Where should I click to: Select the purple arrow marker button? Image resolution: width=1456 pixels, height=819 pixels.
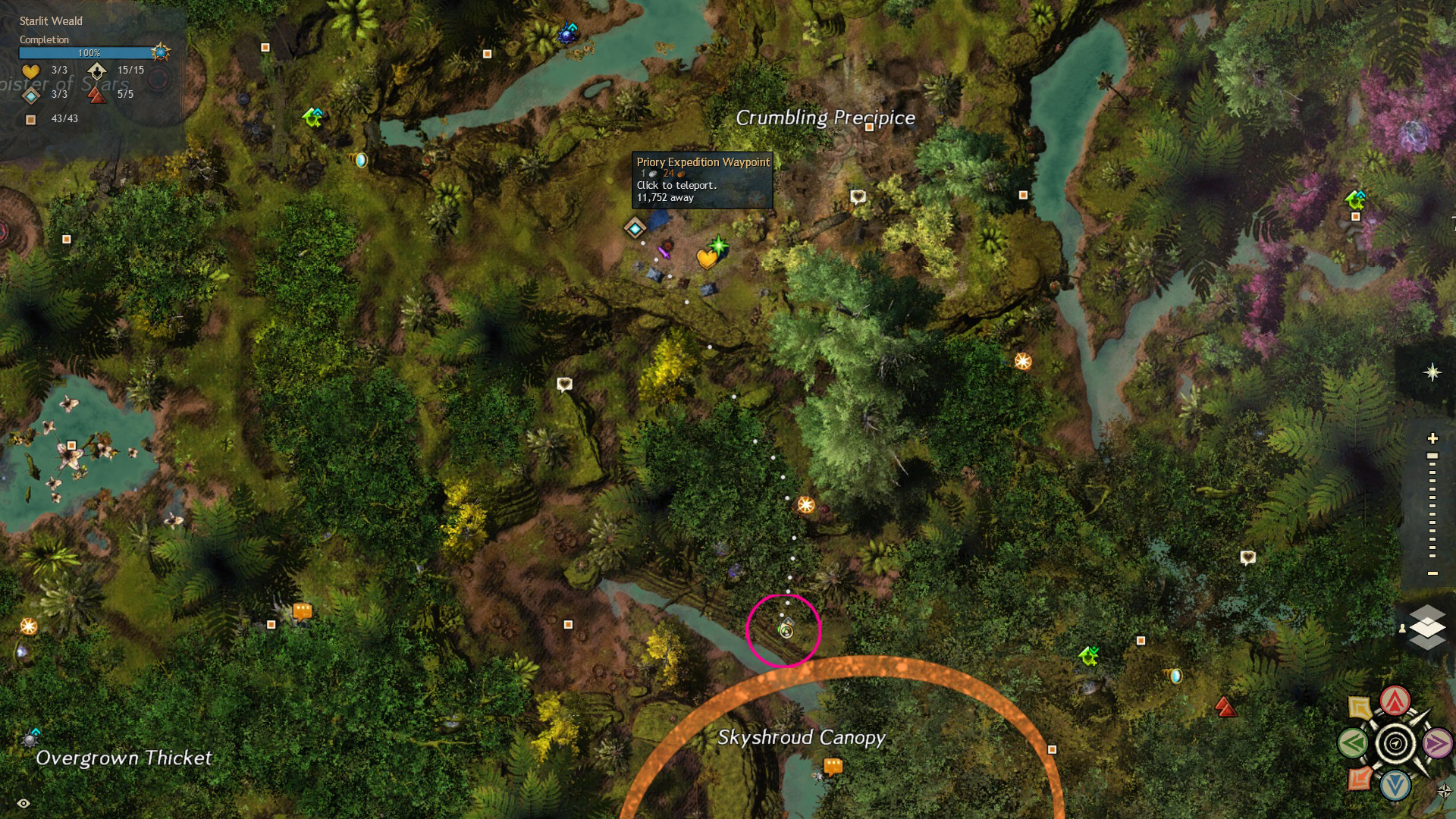click(1437, 743)
